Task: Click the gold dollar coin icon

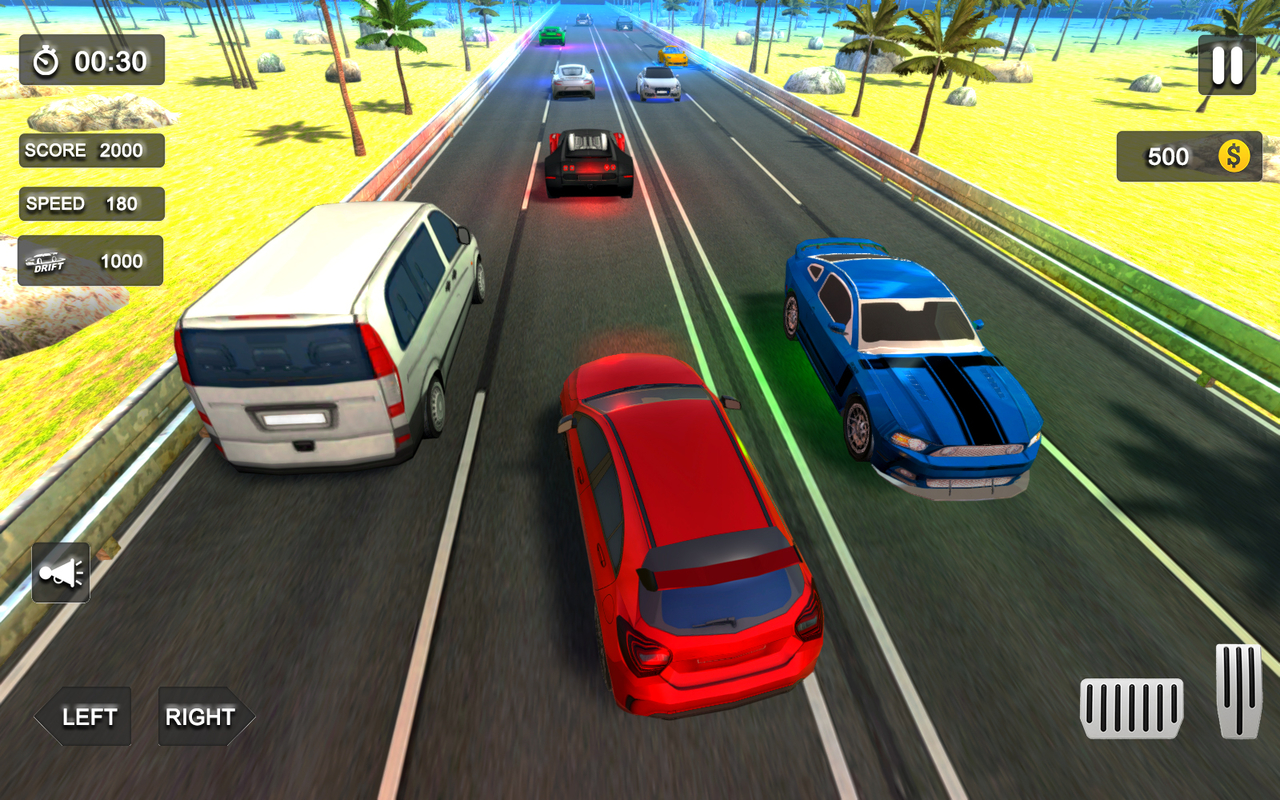Action: coord(1234,156)
